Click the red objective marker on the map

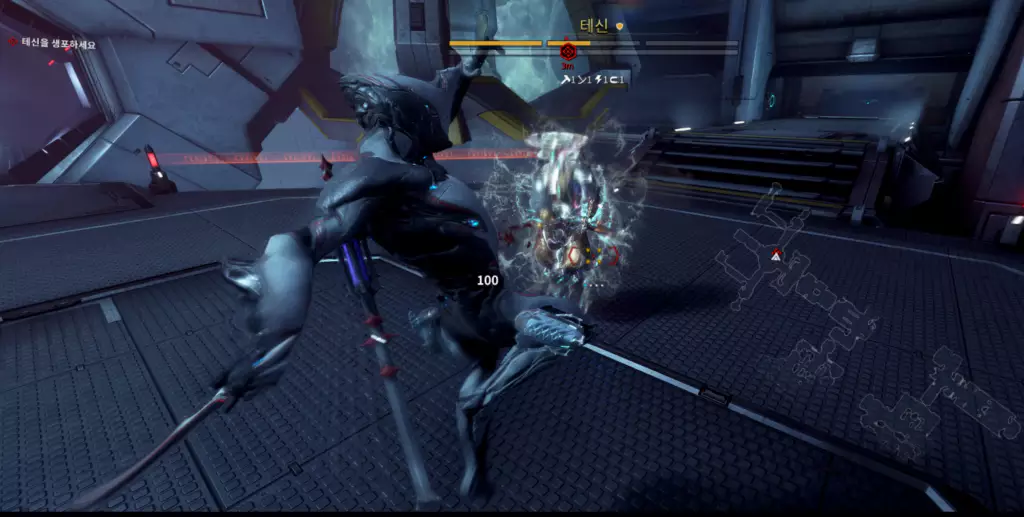click(776, 256)
